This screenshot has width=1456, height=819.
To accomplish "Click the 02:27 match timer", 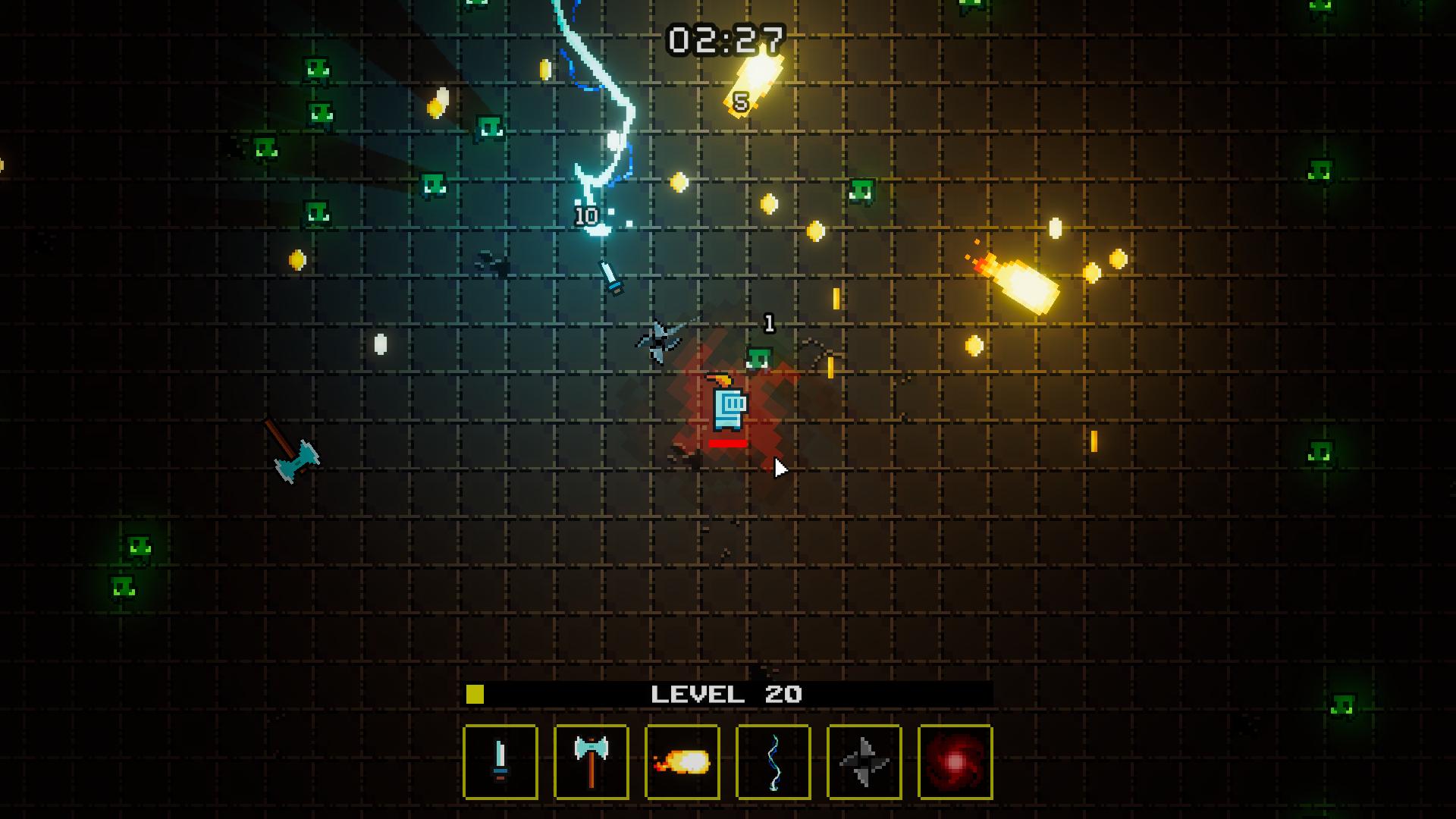I will point(726,36).
